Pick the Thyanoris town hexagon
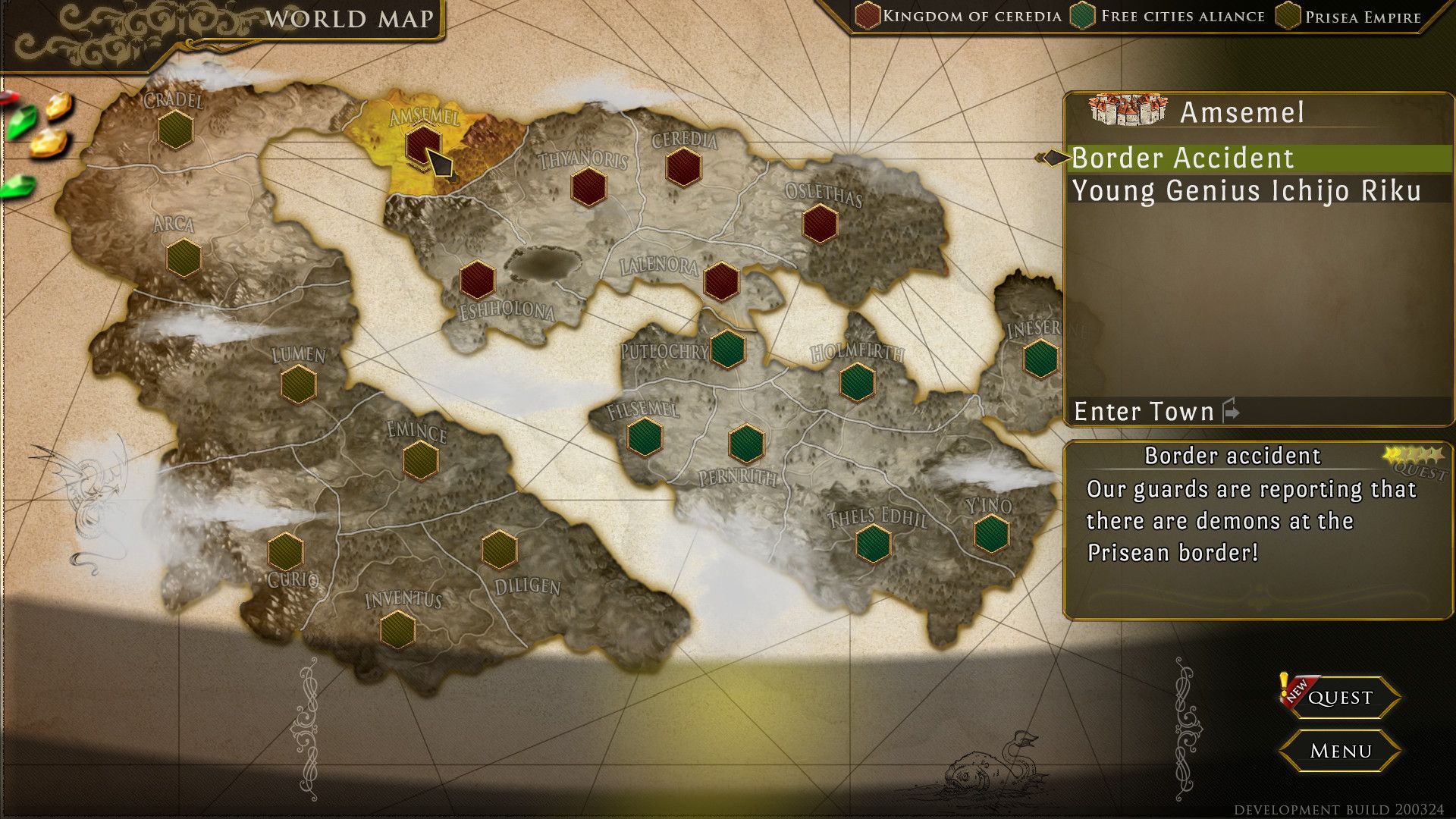 pyautogui.click(x=588, y=187)
